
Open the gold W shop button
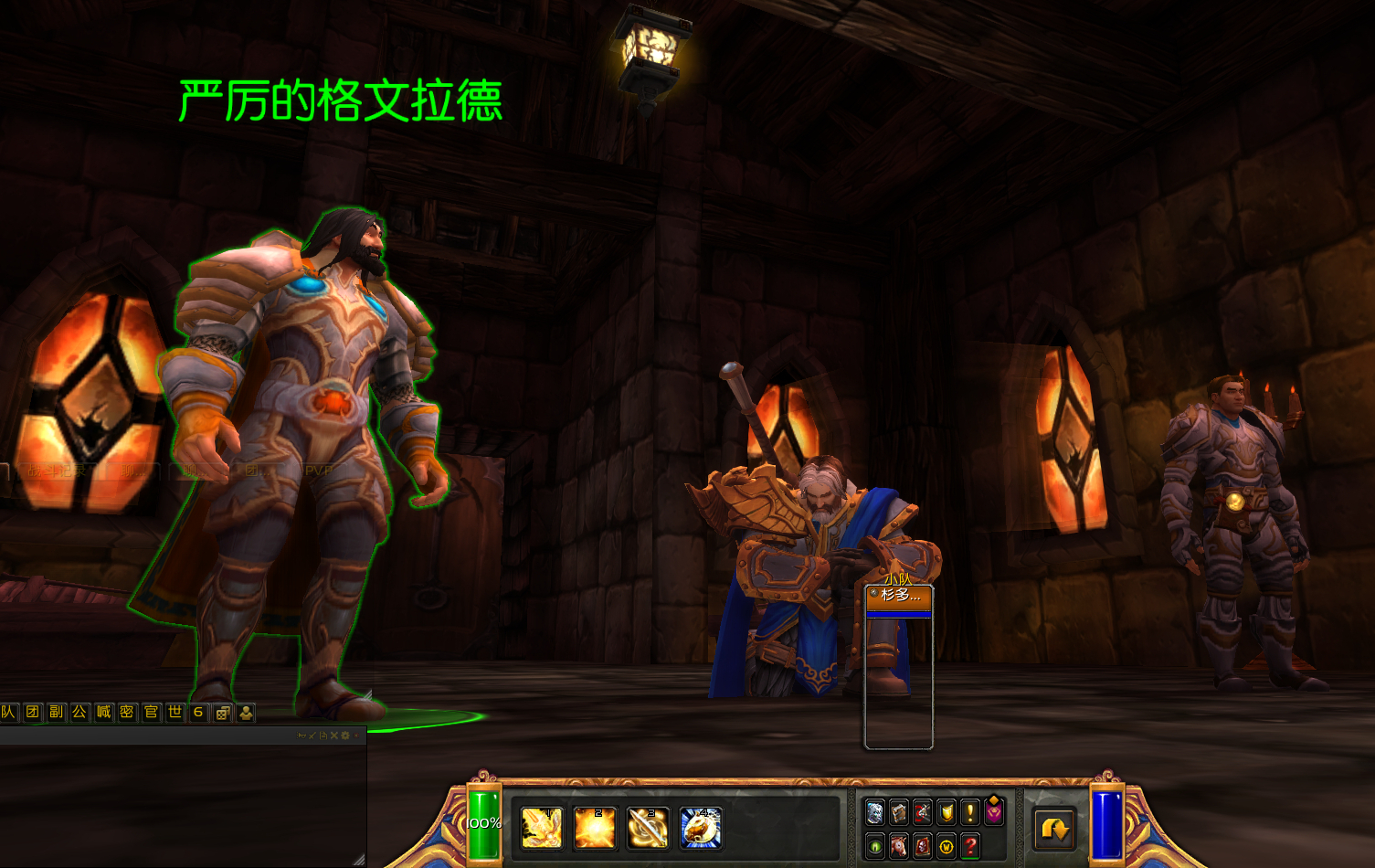click(x=947, y=847)
